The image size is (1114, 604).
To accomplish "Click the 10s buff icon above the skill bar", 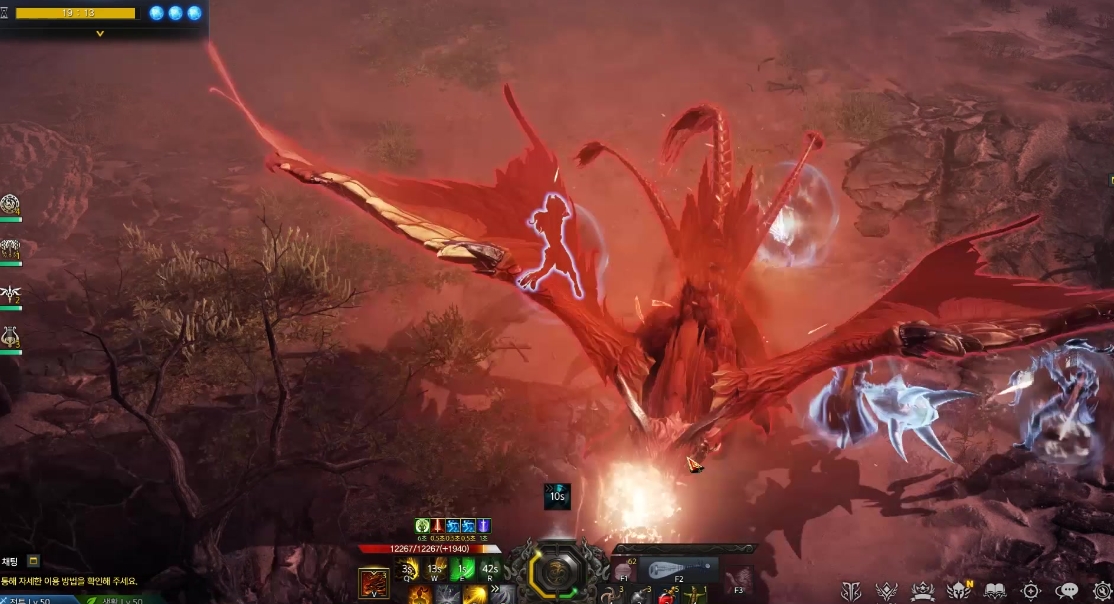I will (557, 496).
